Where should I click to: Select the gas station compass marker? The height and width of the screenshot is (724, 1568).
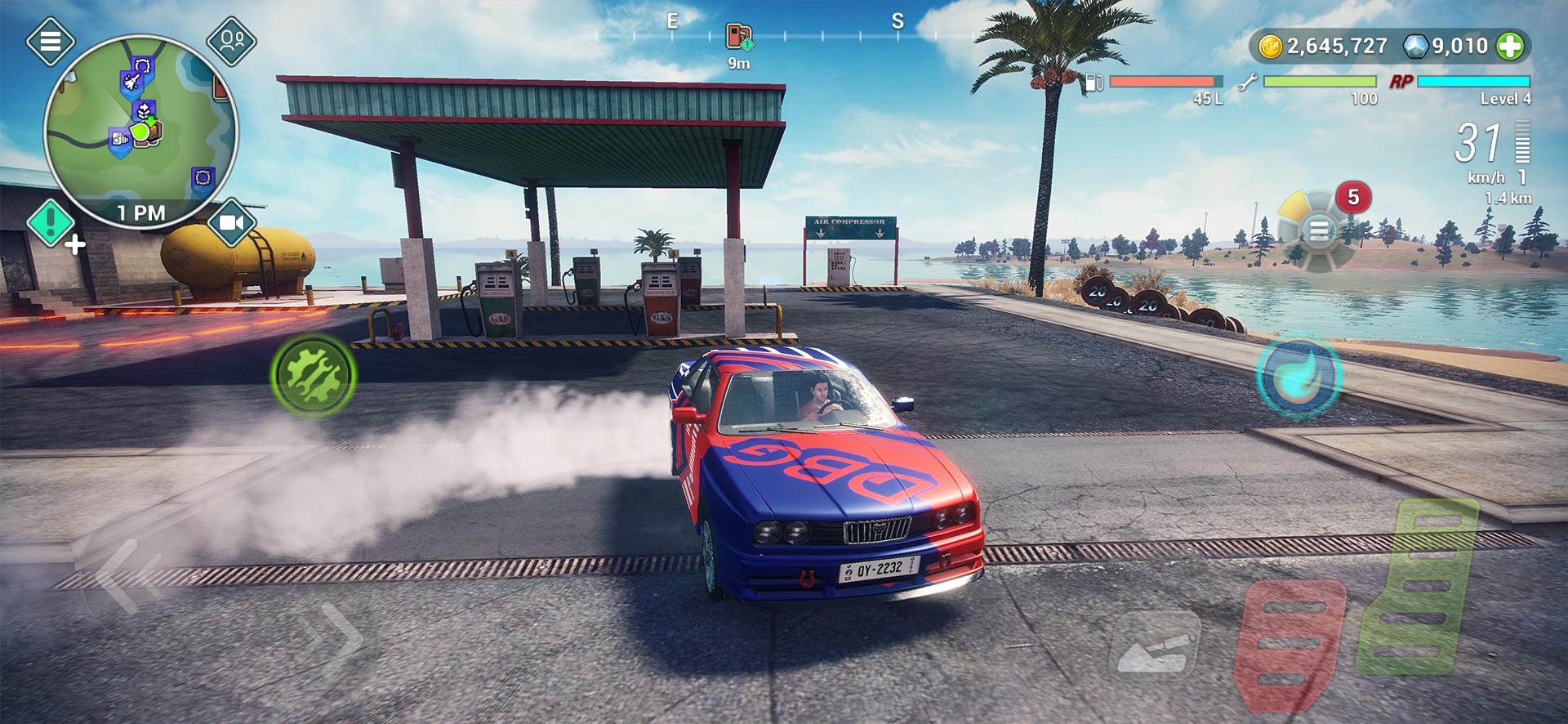coord(738,37)
